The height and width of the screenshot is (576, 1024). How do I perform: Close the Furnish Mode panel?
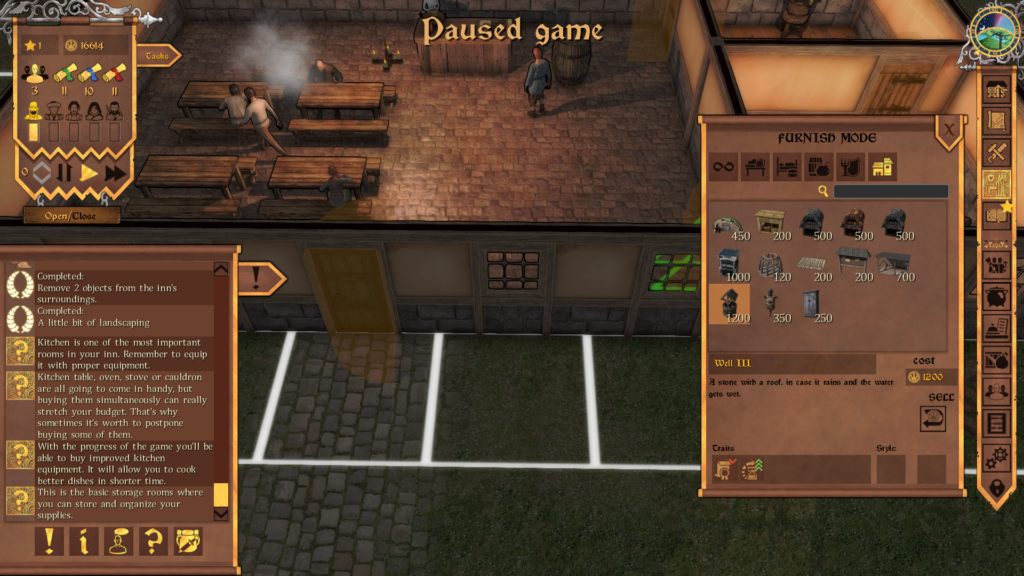pyautogui.click(x=948, y=128)
